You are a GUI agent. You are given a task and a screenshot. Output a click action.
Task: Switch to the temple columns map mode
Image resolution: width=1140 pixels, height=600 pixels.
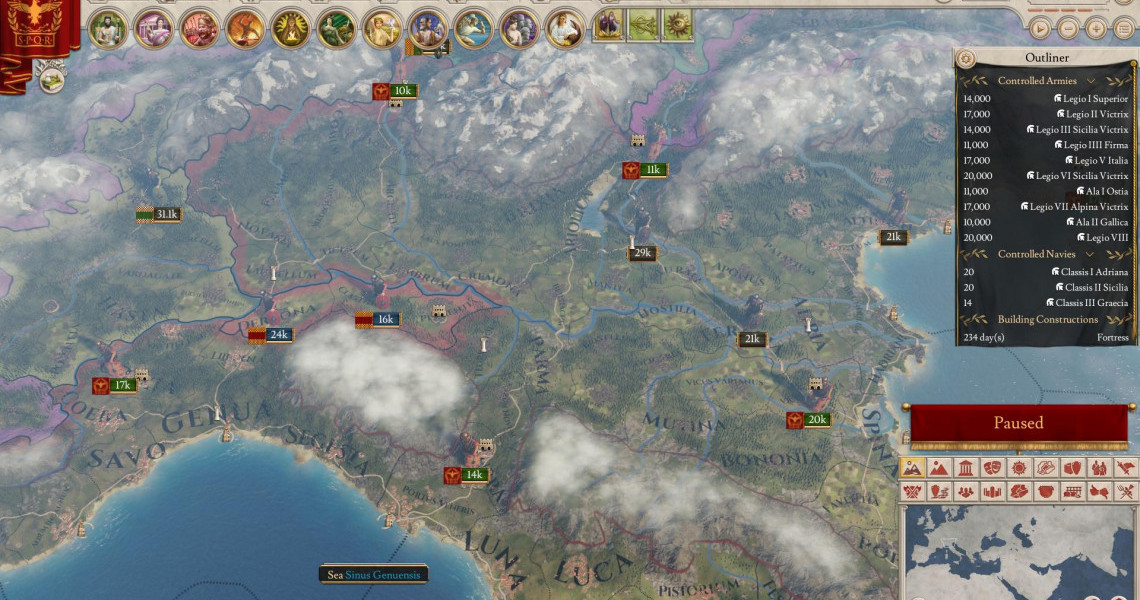pos(965,468)
